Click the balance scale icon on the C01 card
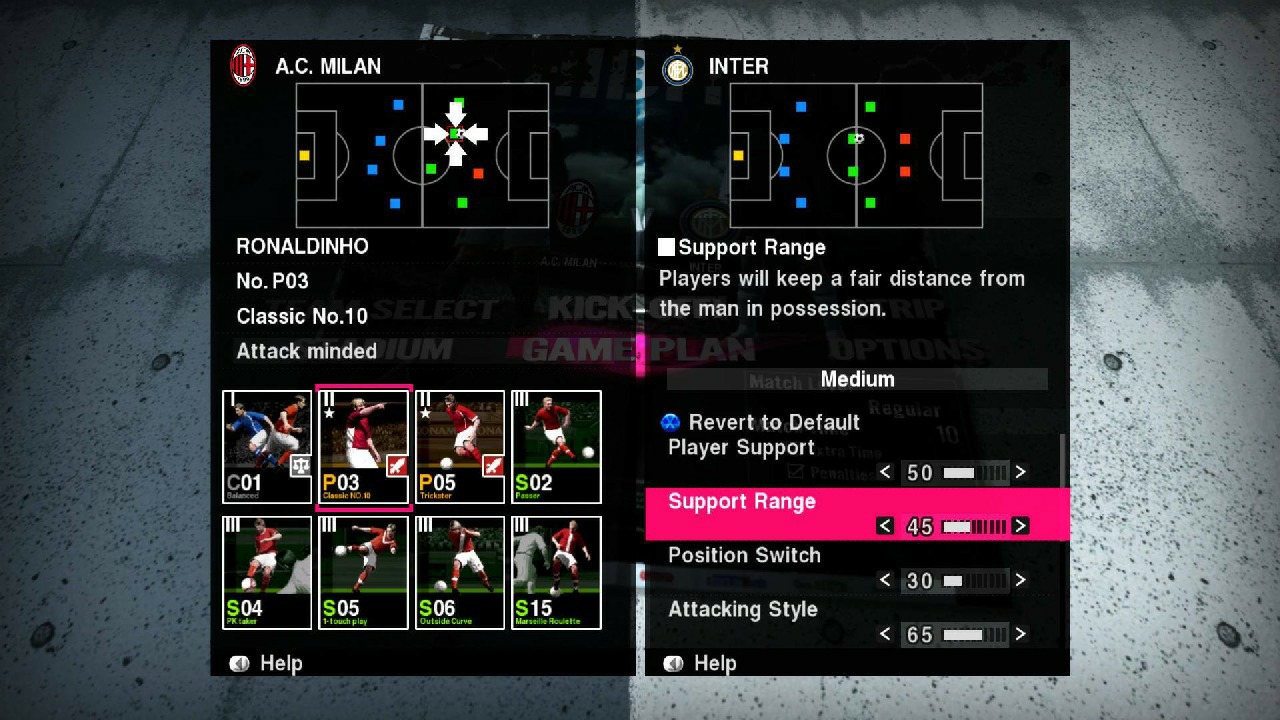This screenshot has height=720, width=1280. (300, 466)
